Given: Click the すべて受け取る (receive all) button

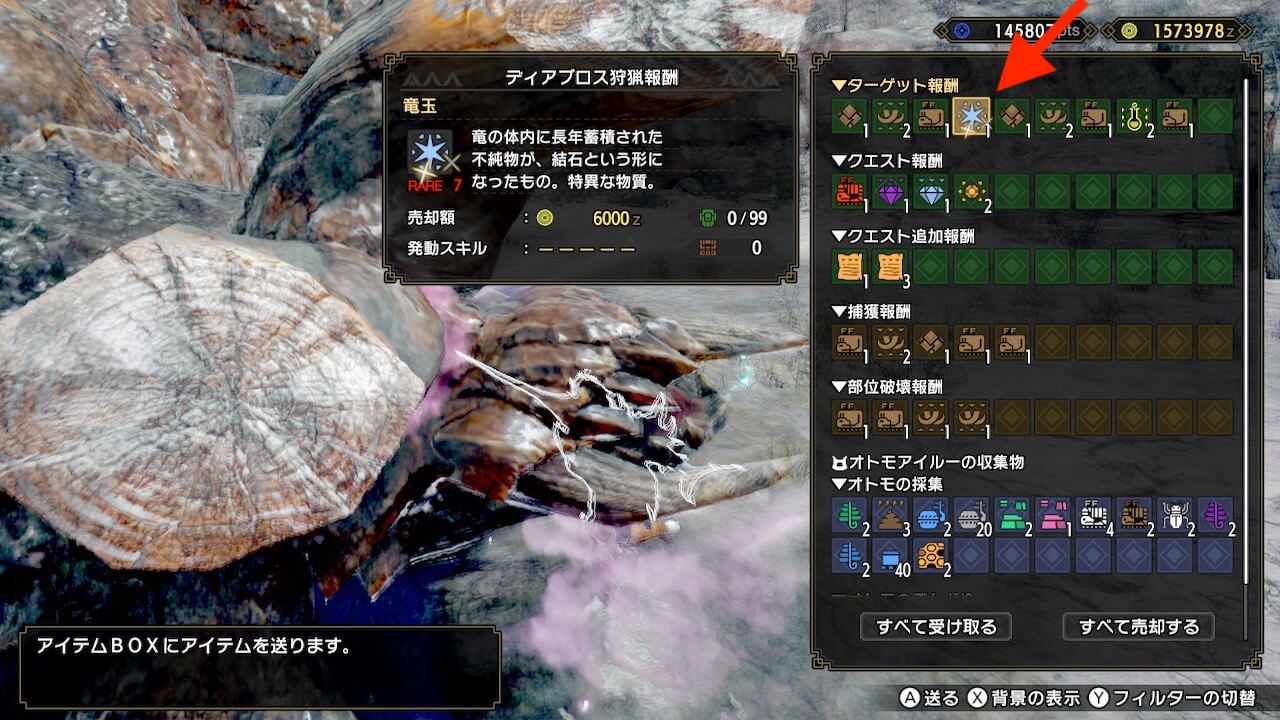Looking at the screenshot, I should [x=936, y=627].
